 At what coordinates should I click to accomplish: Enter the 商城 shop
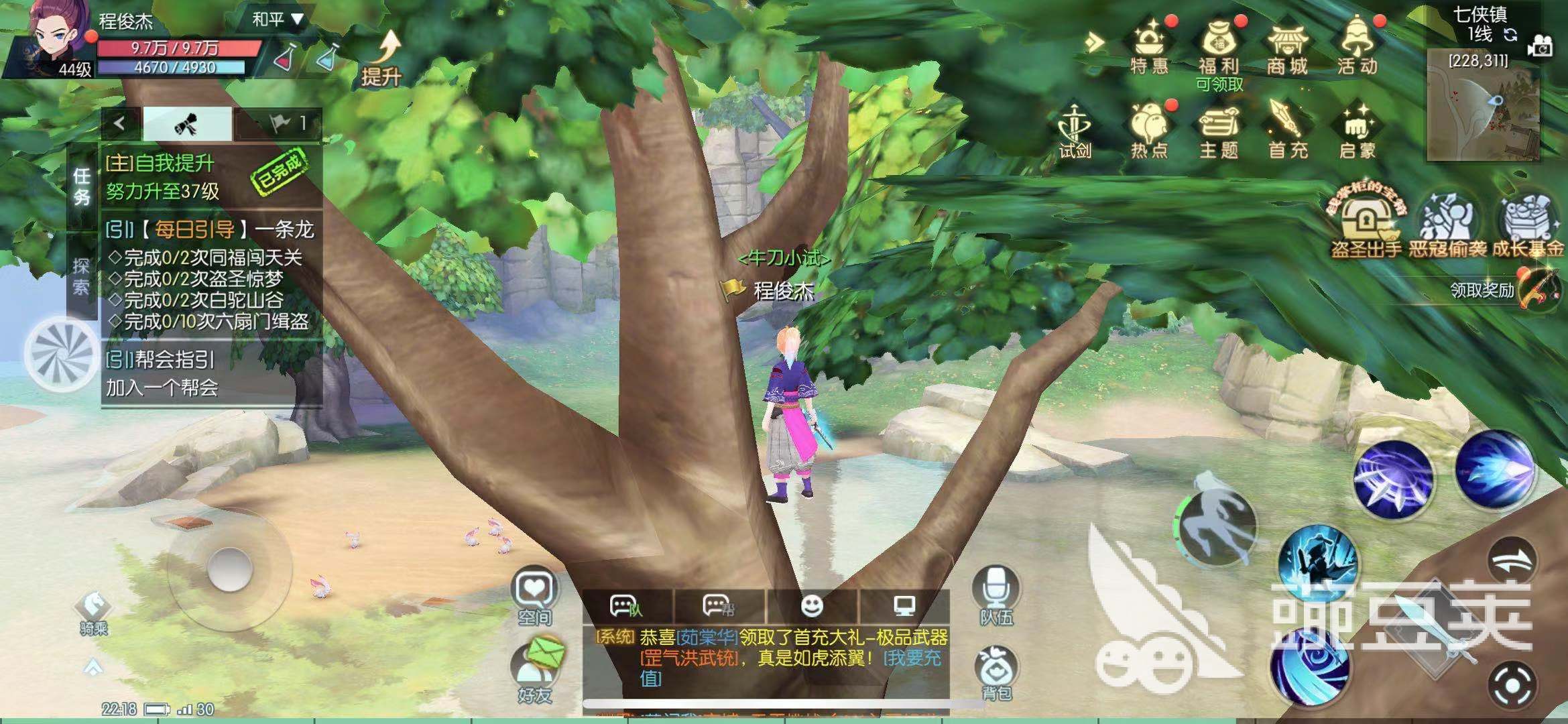[x=1287, y=46]
